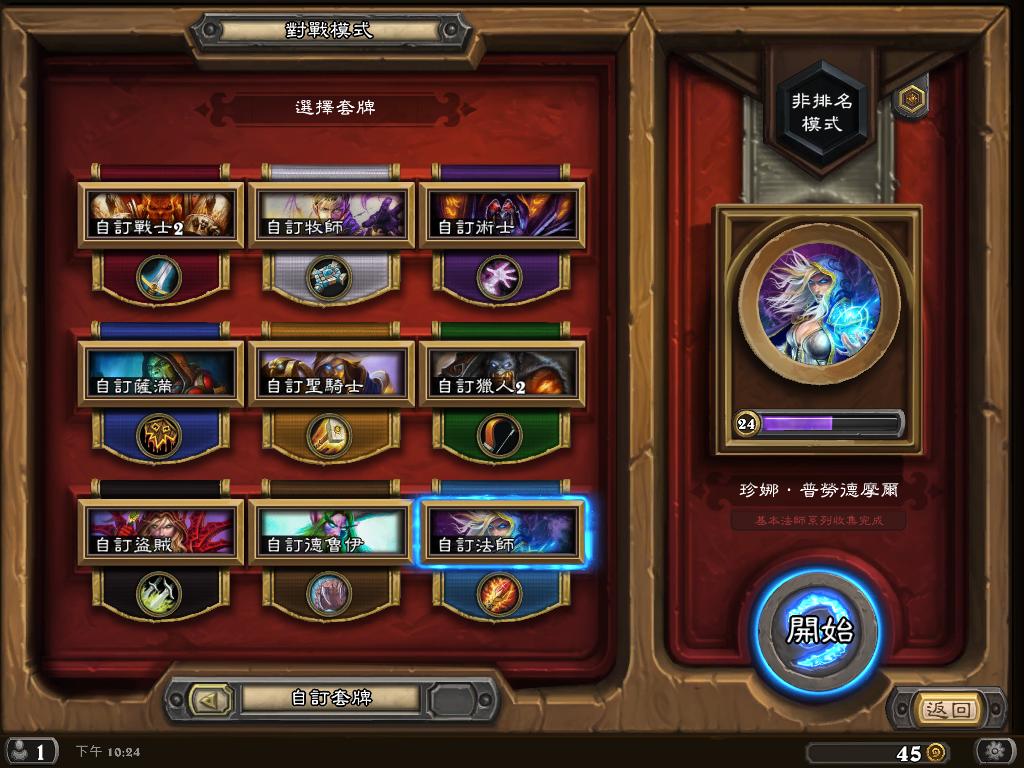This screenshot has height=768, width=1024.
Task: Open the friends list icon
Action: pos(28,751)
